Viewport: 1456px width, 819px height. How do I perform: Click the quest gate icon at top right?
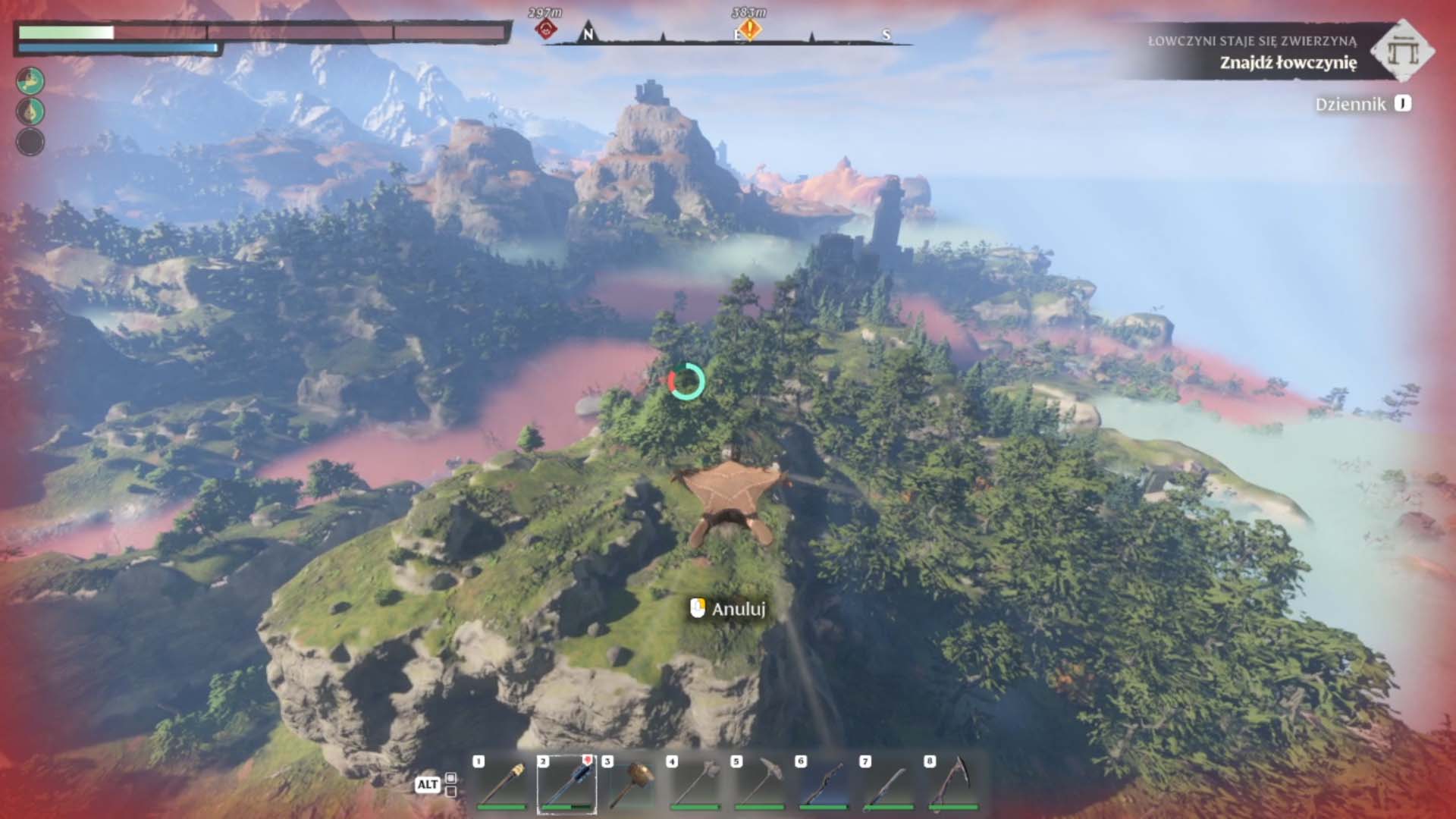pyautogui.click(x=1402, y=51)
